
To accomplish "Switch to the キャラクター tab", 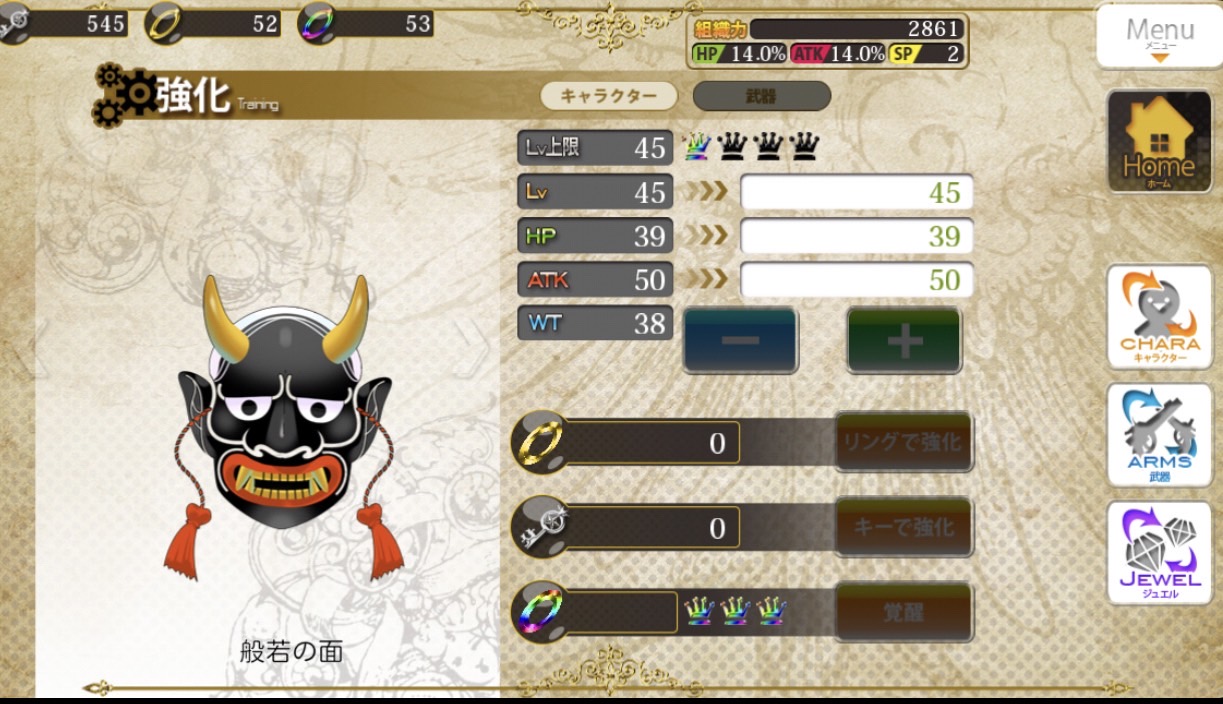I will (608, 96).
